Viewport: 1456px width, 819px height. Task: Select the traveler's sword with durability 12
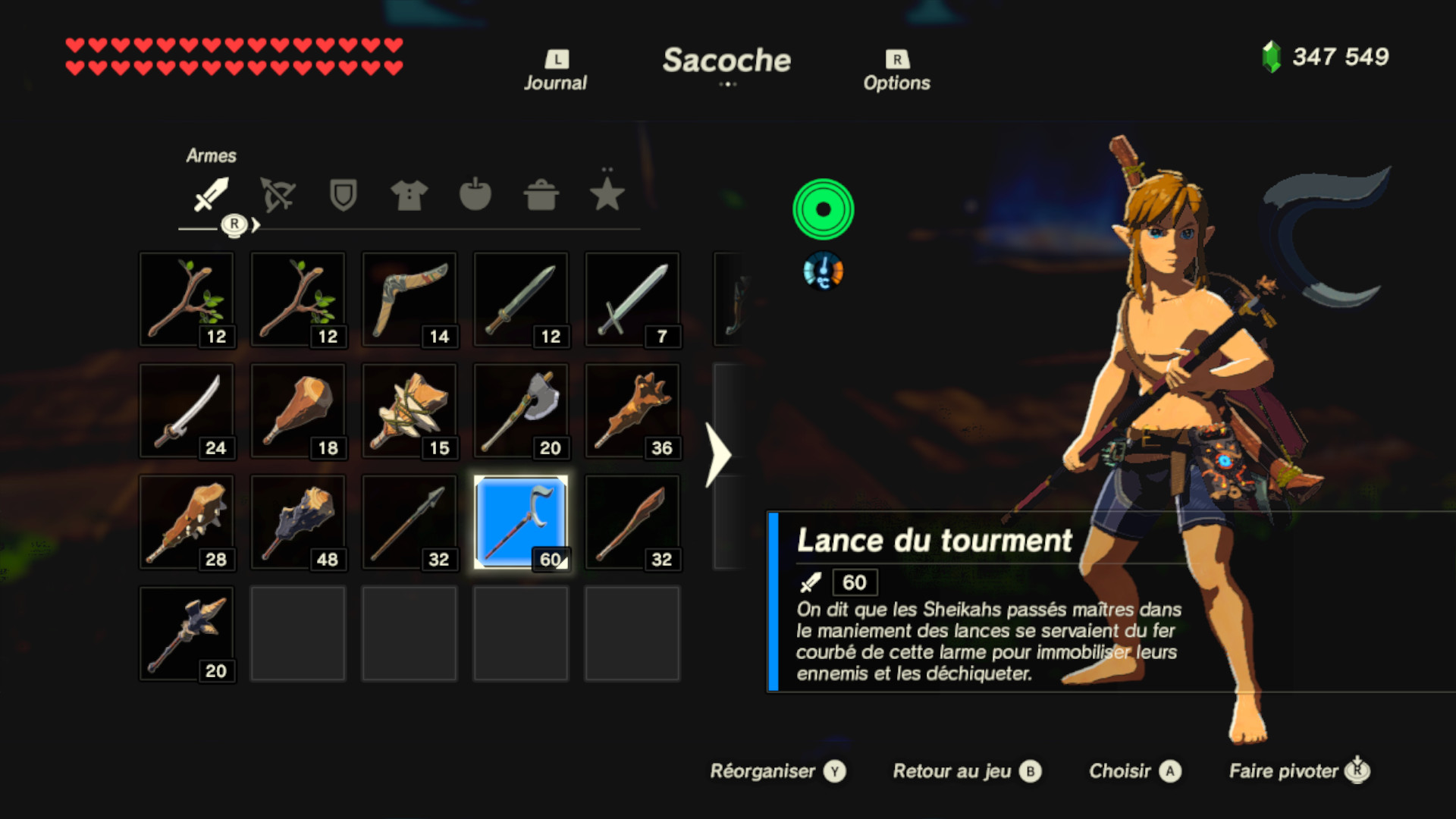520,299
